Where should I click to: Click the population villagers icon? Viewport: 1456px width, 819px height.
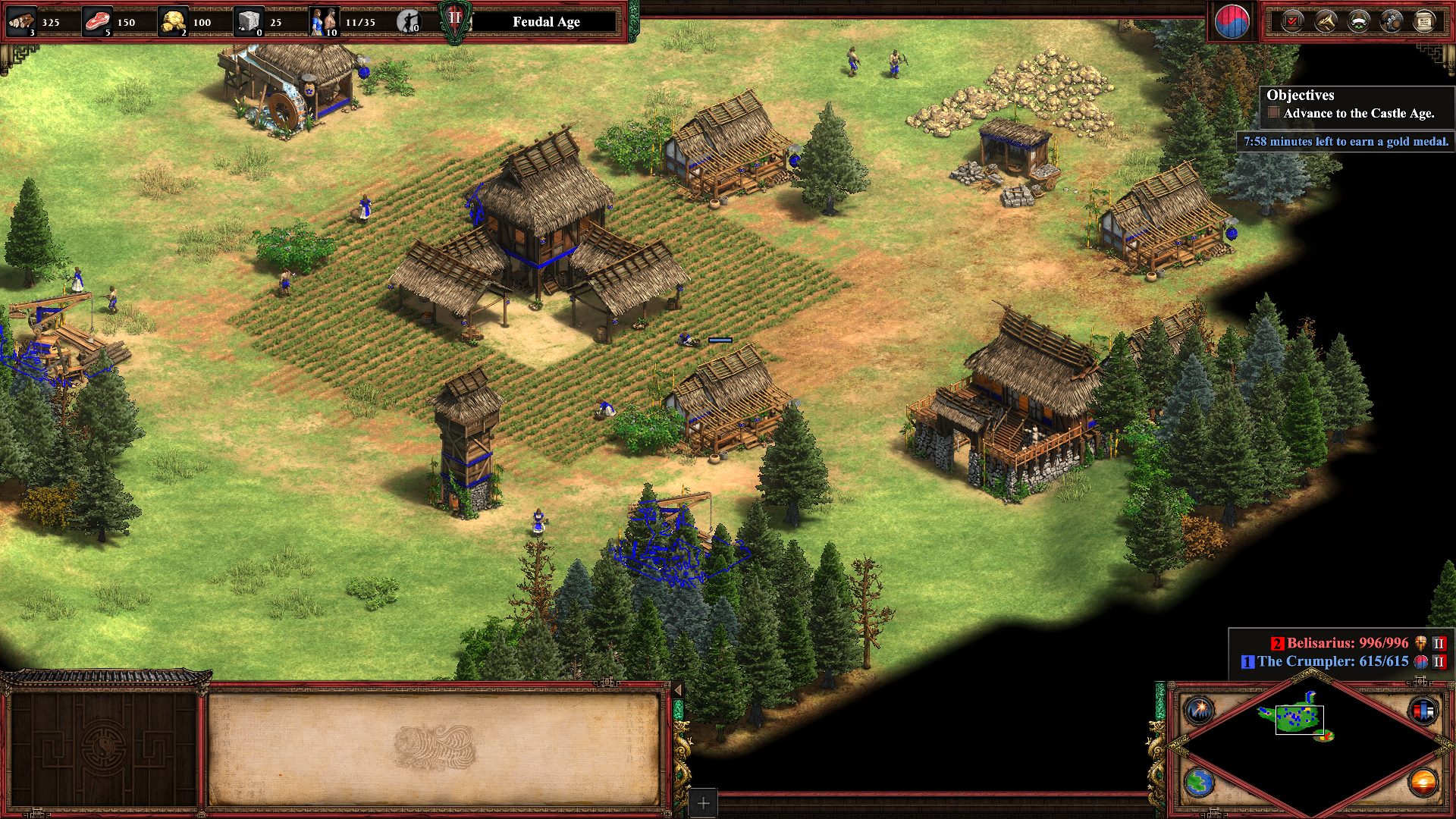(323, 21)
